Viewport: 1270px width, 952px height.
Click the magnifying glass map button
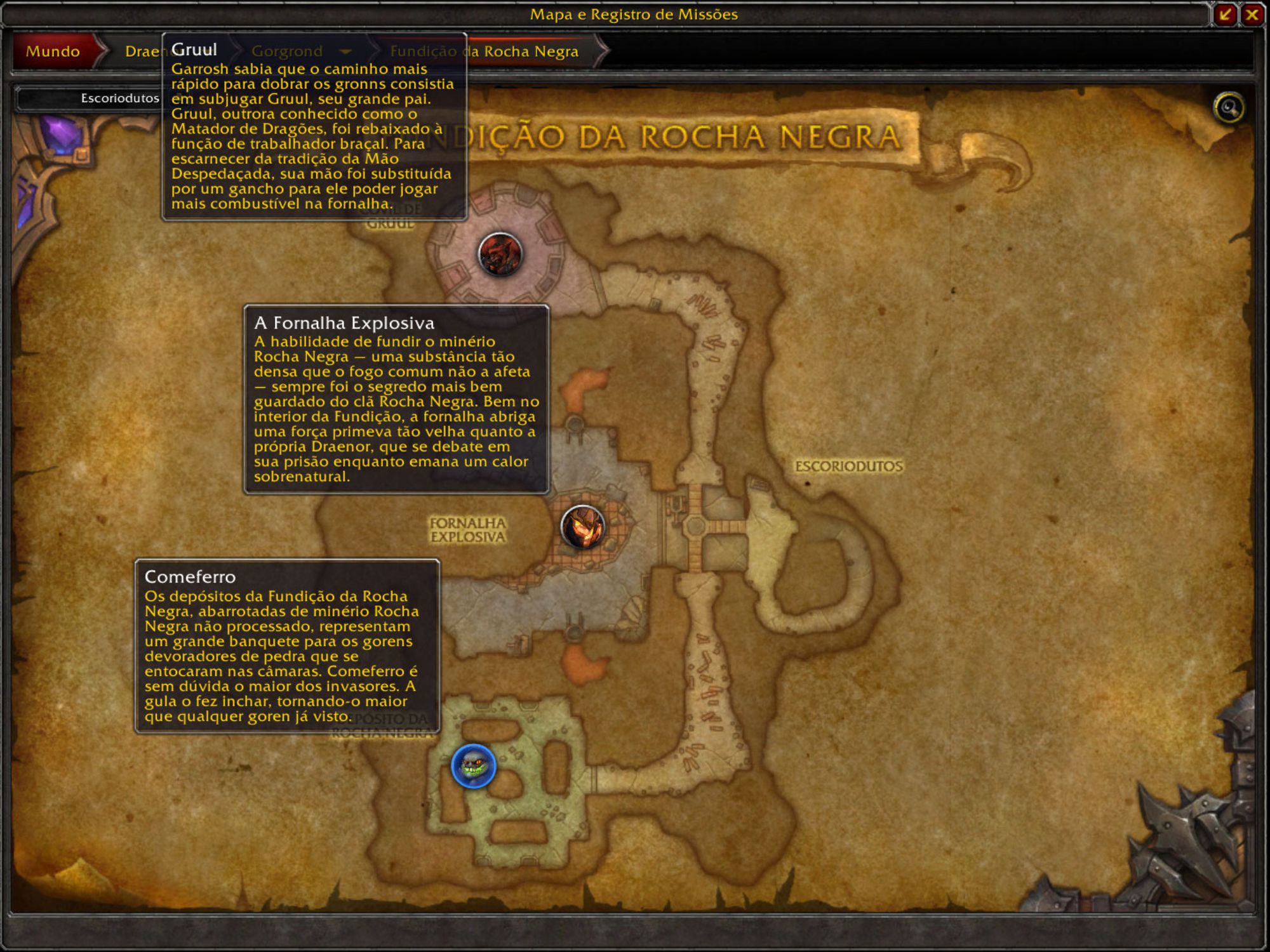(1229, 108)
